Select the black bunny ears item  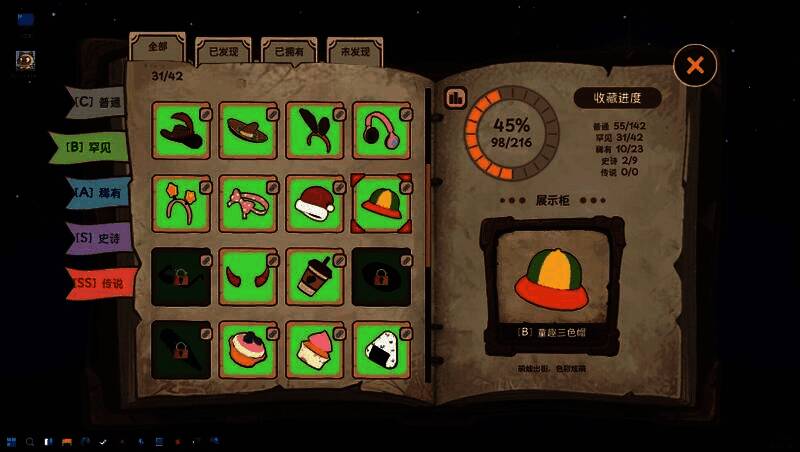click(315, 131)
